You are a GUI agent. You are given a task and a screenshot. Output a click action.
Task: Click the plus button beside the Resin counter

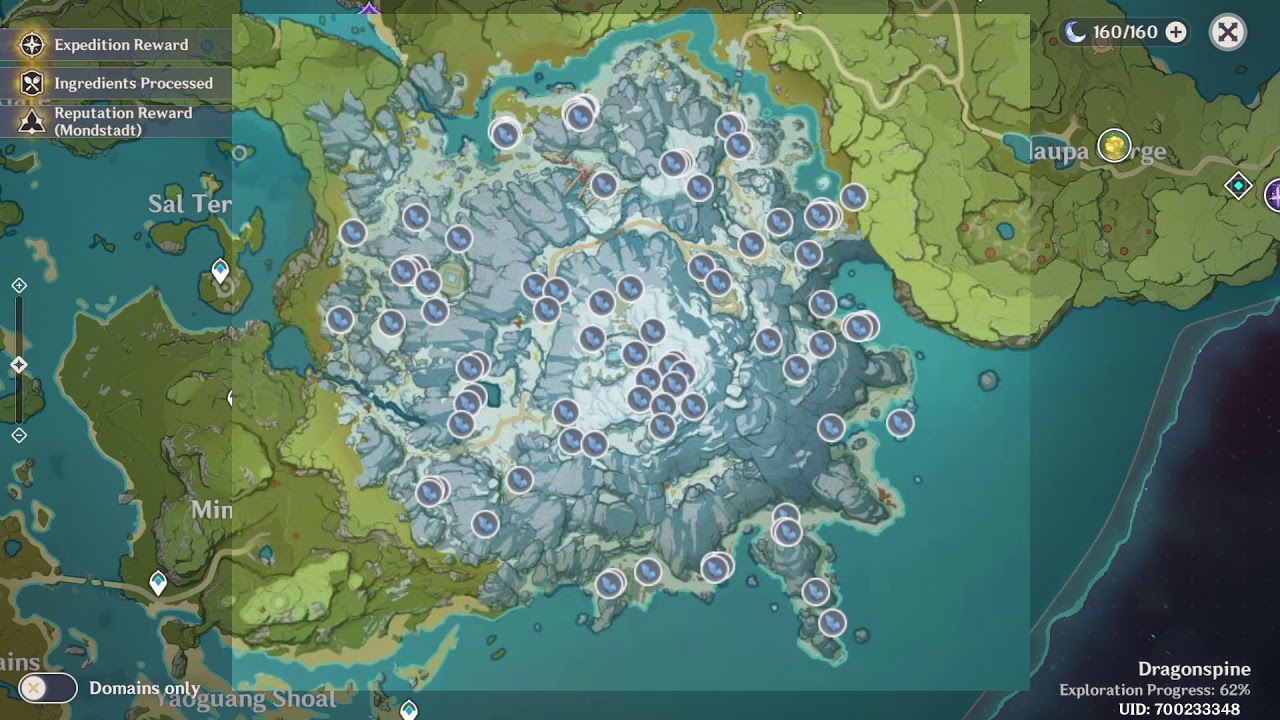[1176, 31]
